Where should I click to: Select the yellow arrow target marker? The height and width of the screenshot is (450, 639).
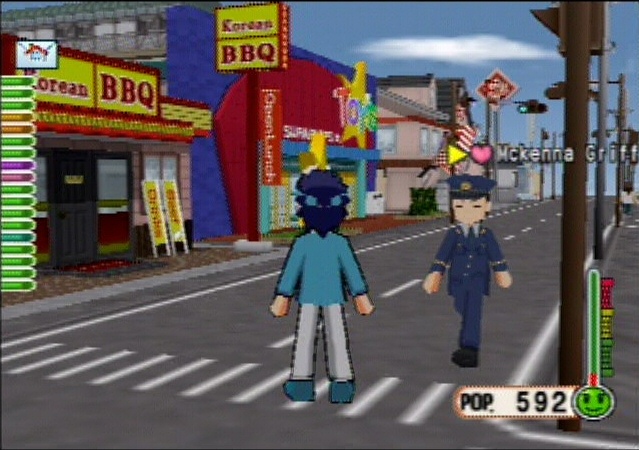coord(457,154)
